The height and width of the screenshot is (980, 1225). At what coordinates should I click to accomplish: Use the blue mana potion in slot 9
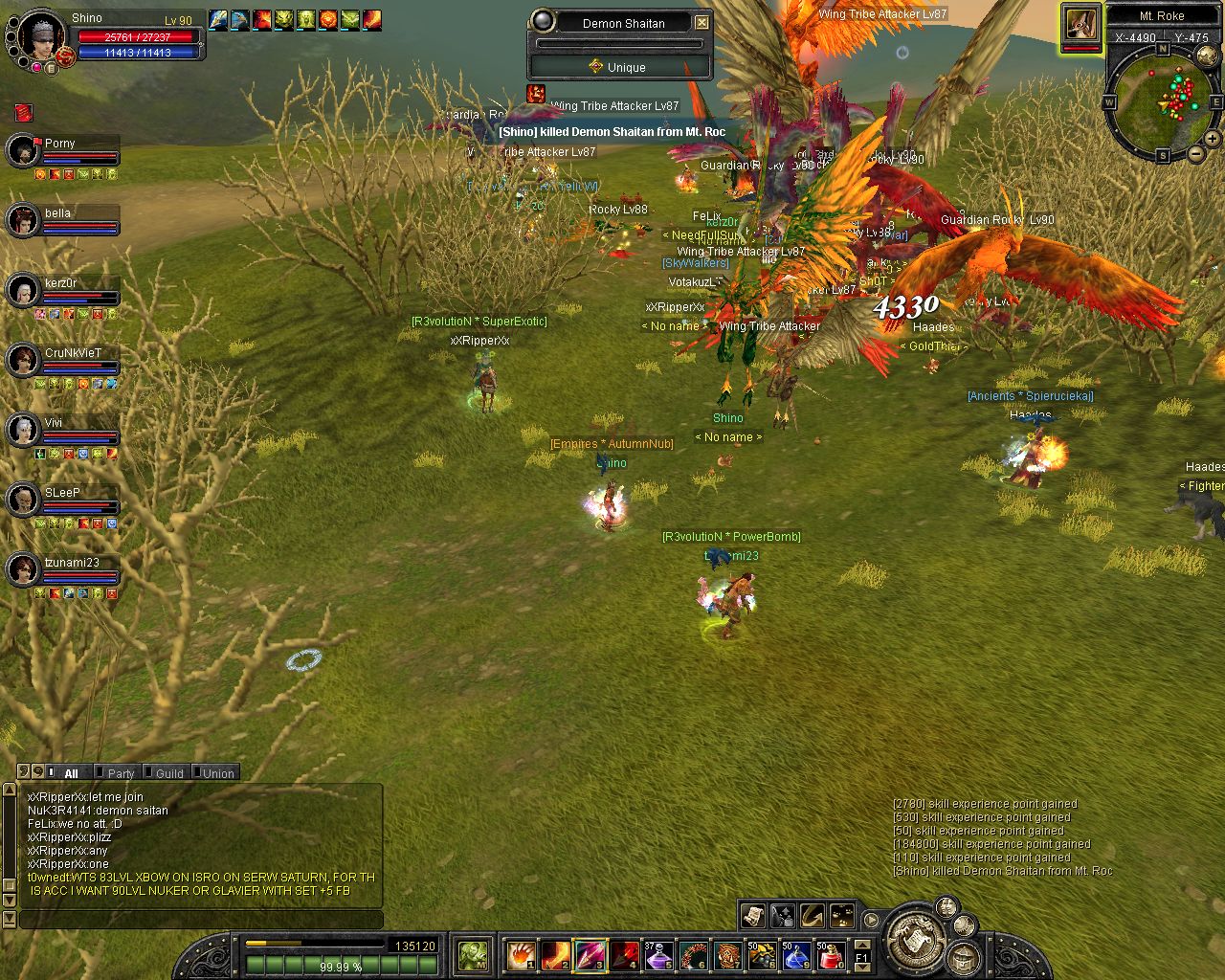[796, 954]
